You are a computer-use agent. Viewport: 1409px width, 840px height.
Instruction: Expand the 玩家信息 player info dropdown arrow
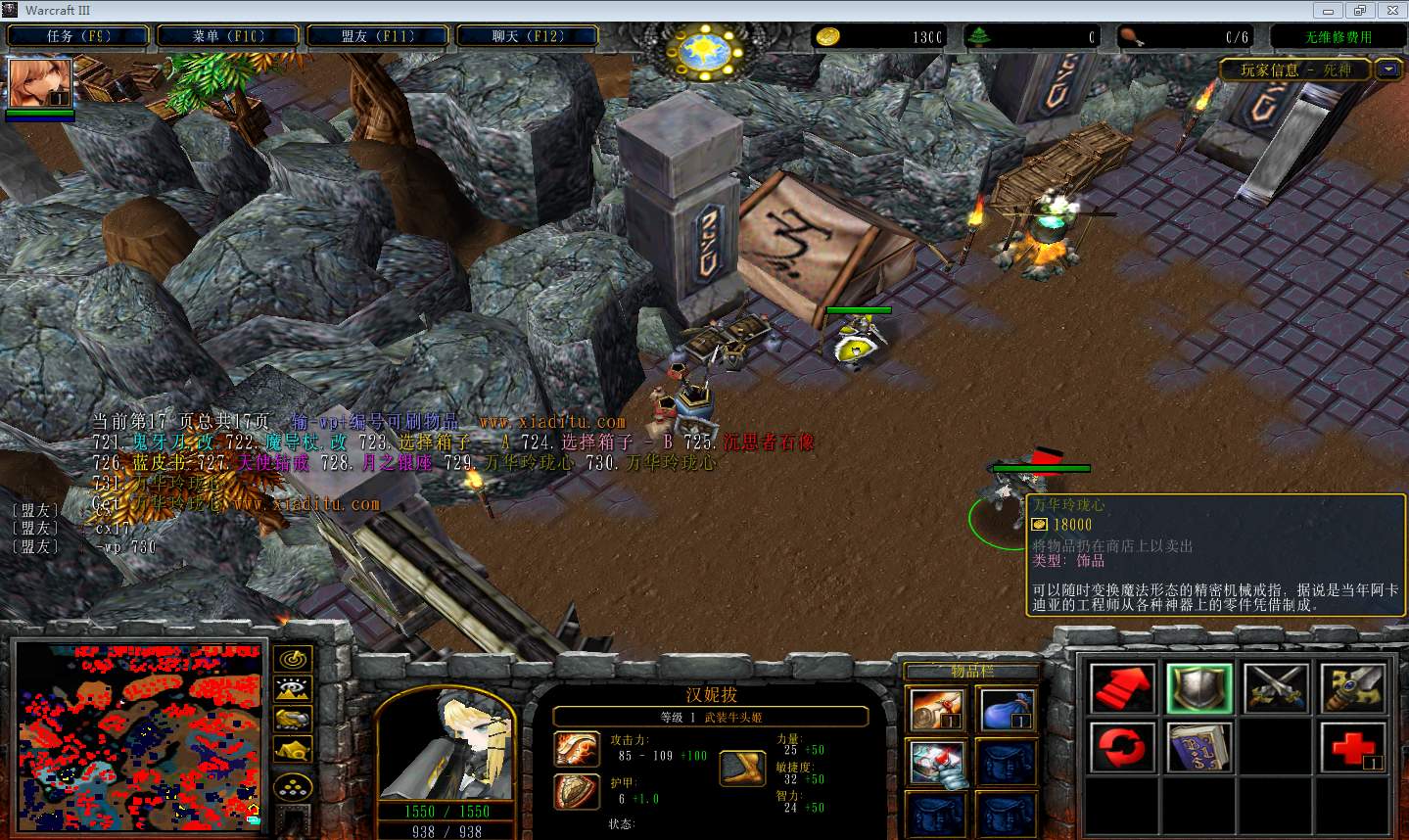[x=1387, y=70]
